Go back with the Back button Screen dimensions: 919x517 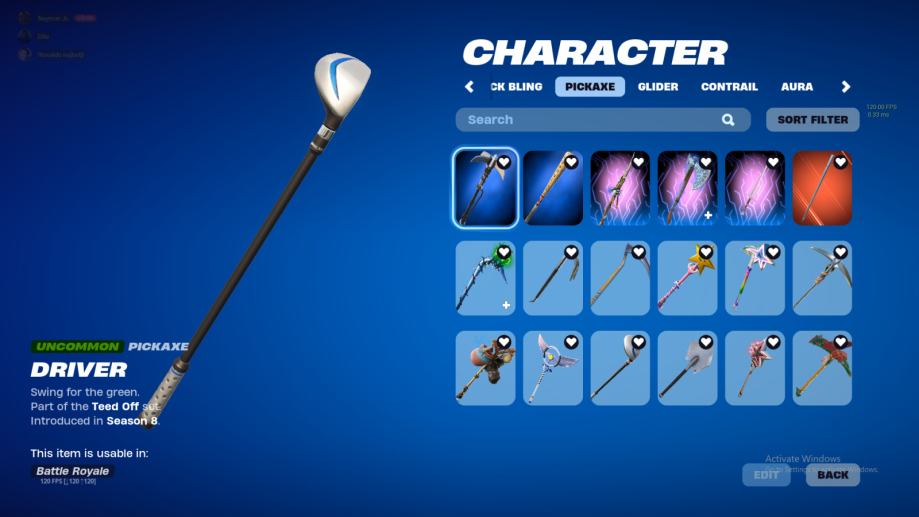coord(832,475)
